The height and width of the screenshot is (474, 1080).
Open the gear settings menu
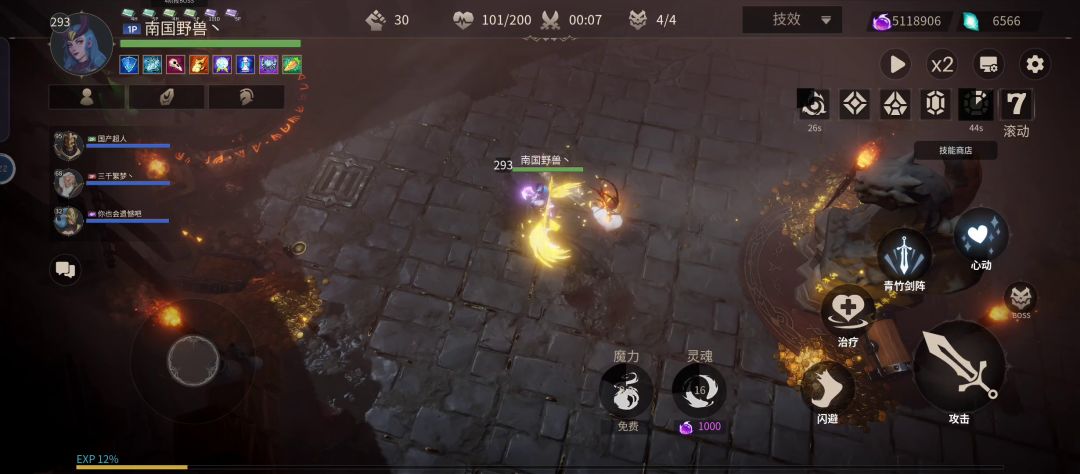[x=1035, y=65]
